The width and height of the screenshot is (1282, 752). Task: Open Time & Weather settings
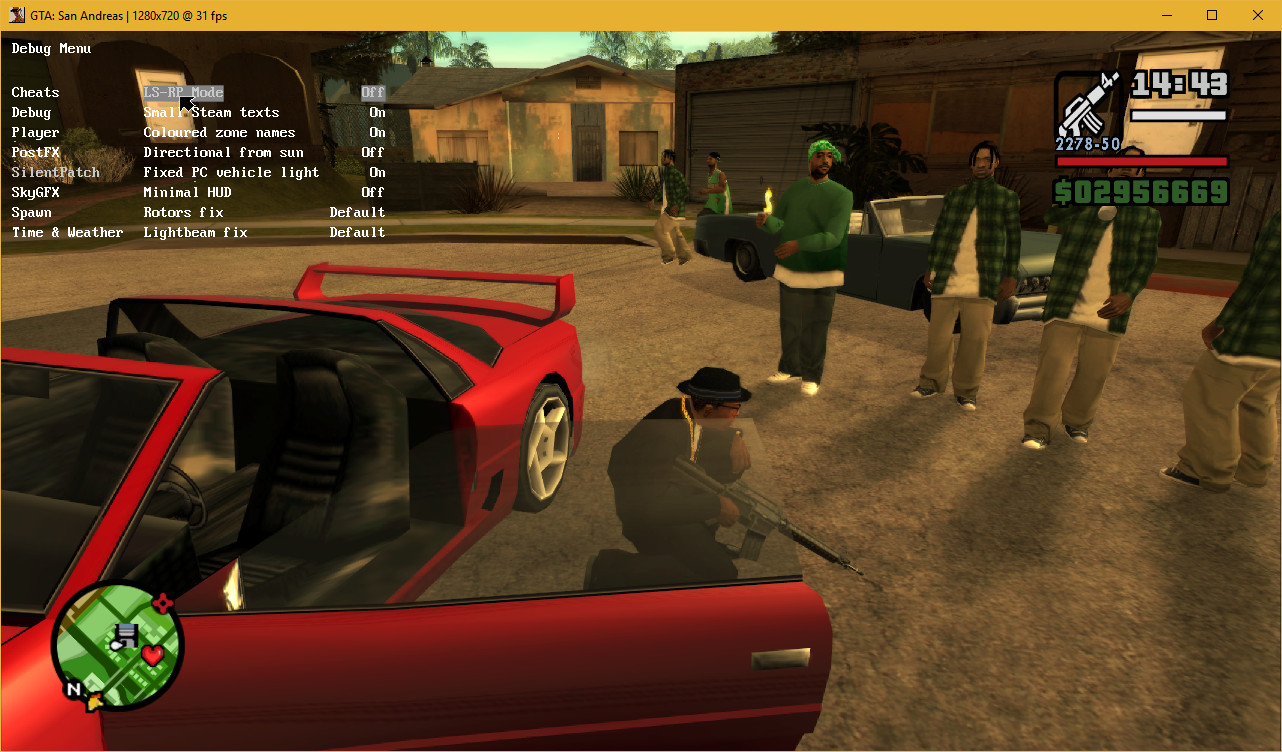67,232
